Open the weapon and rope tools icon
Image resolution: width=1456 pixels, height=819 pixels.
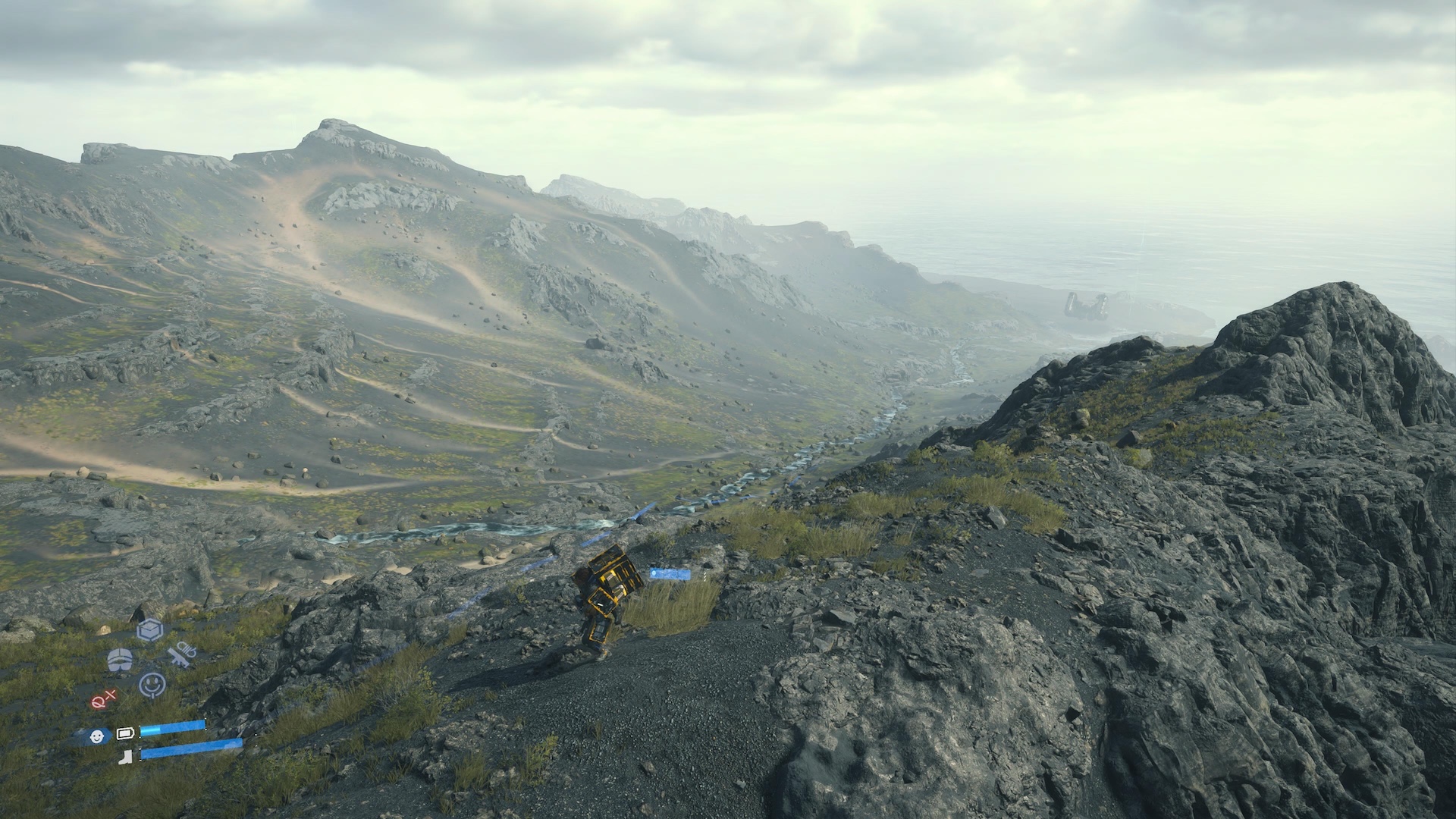coord(182,654)
